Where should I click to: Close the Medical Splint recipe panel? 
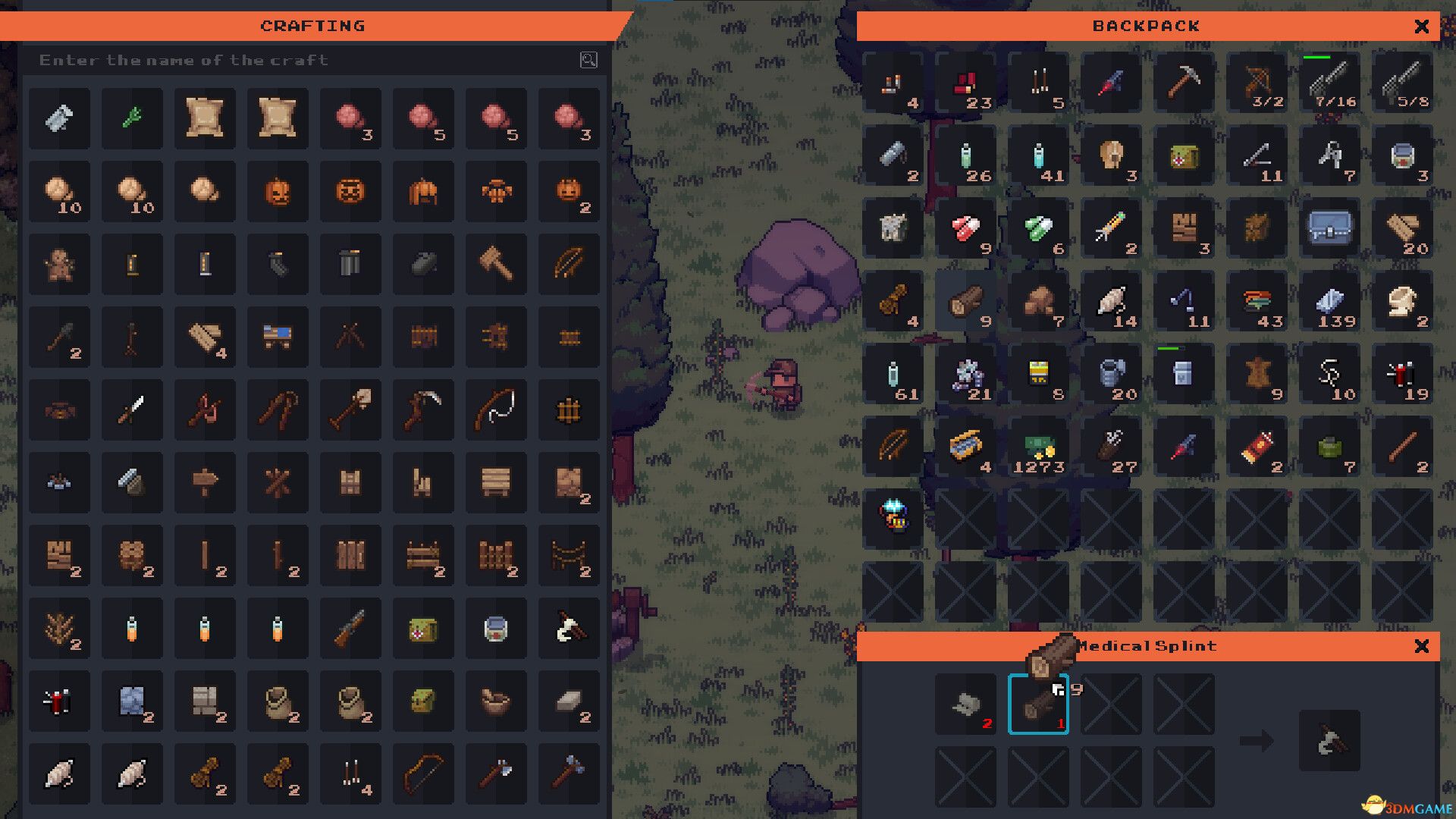[x=1422, y=646]
